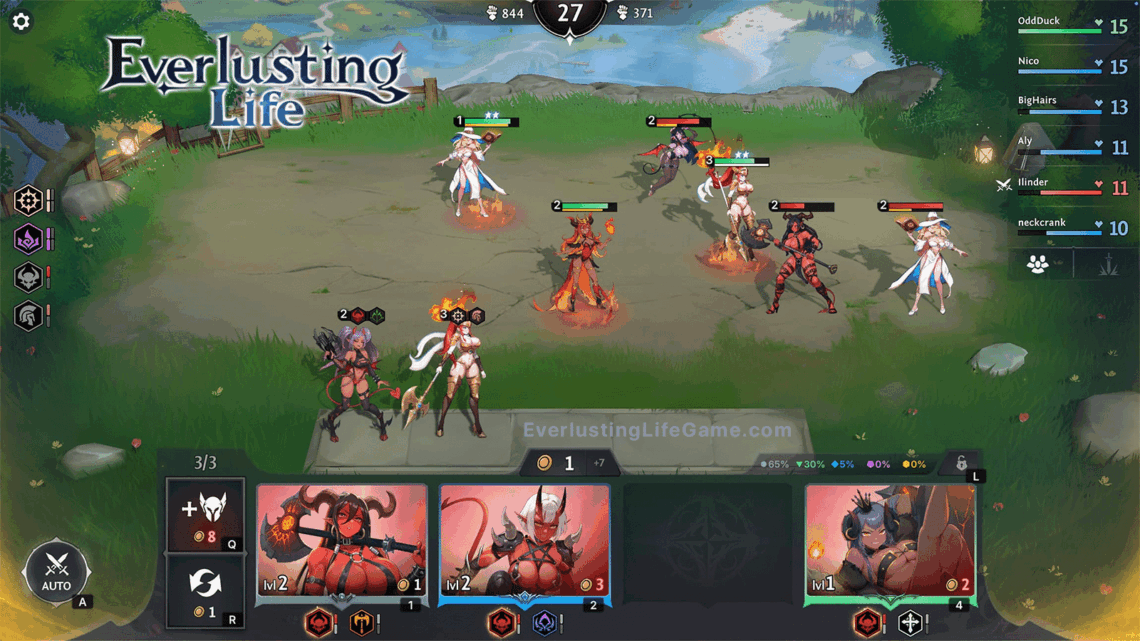Select the spartan helmet trait icon
1140x641 pixels.
coord(28,316)
